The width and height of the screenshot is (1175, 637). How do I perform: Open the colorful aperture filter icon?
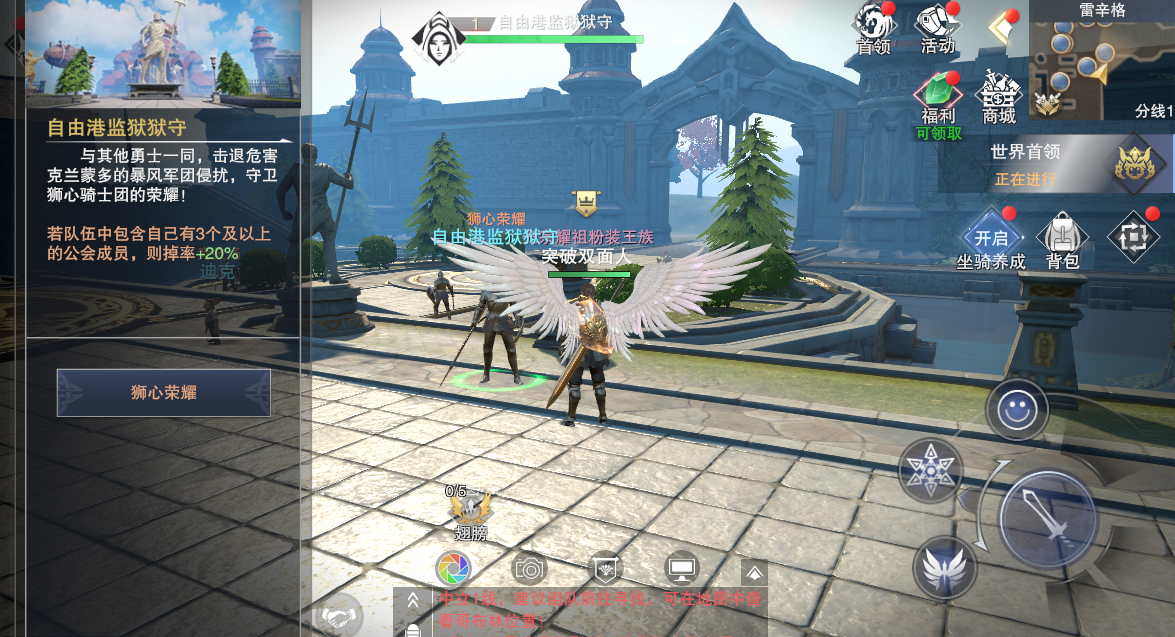click(x=453, y=569)
